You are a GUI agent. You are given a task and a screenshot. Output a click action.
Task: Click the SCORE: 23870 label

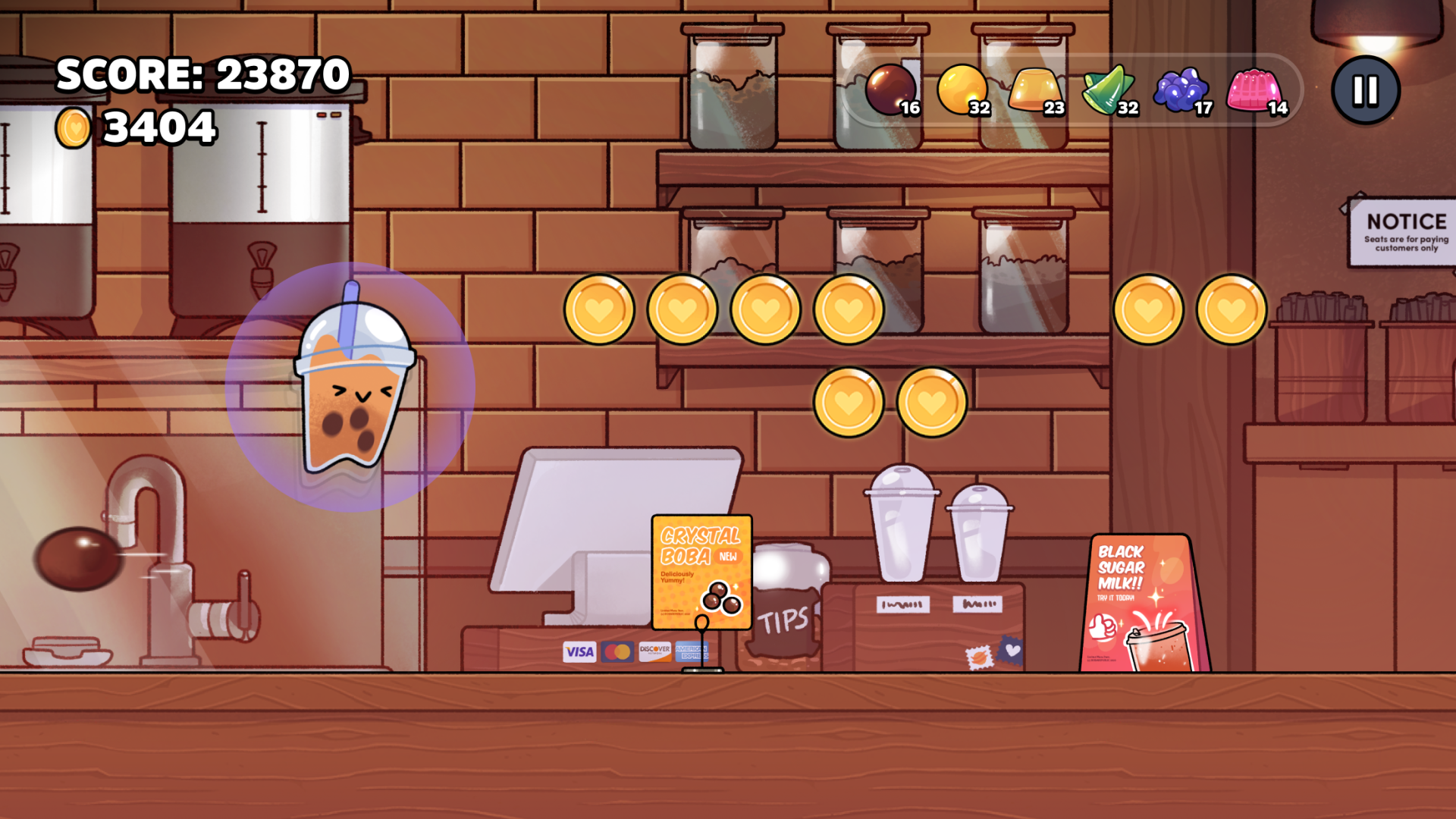203,74
